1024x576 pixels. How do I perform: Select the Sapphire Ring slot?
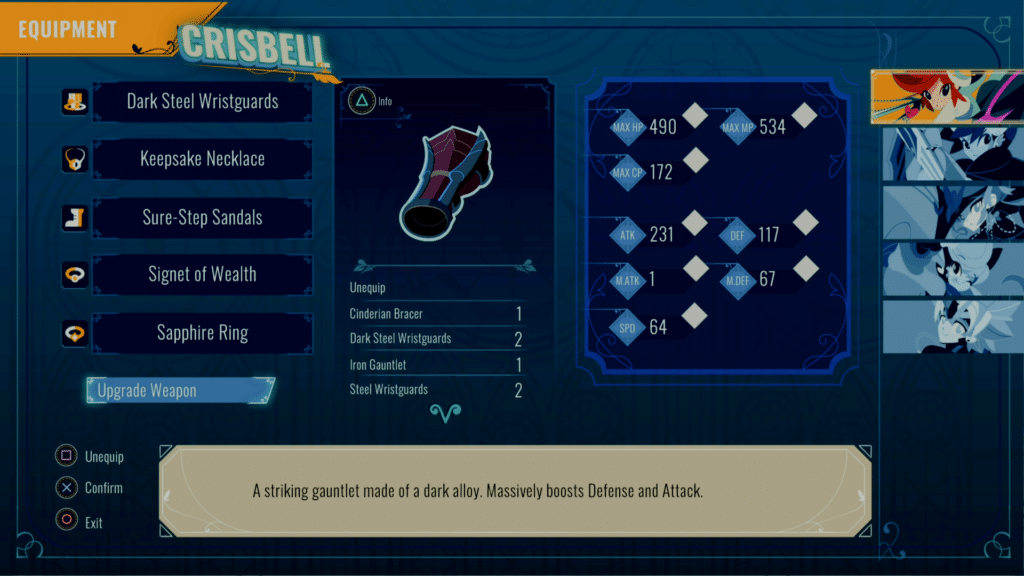coord(203,332)
